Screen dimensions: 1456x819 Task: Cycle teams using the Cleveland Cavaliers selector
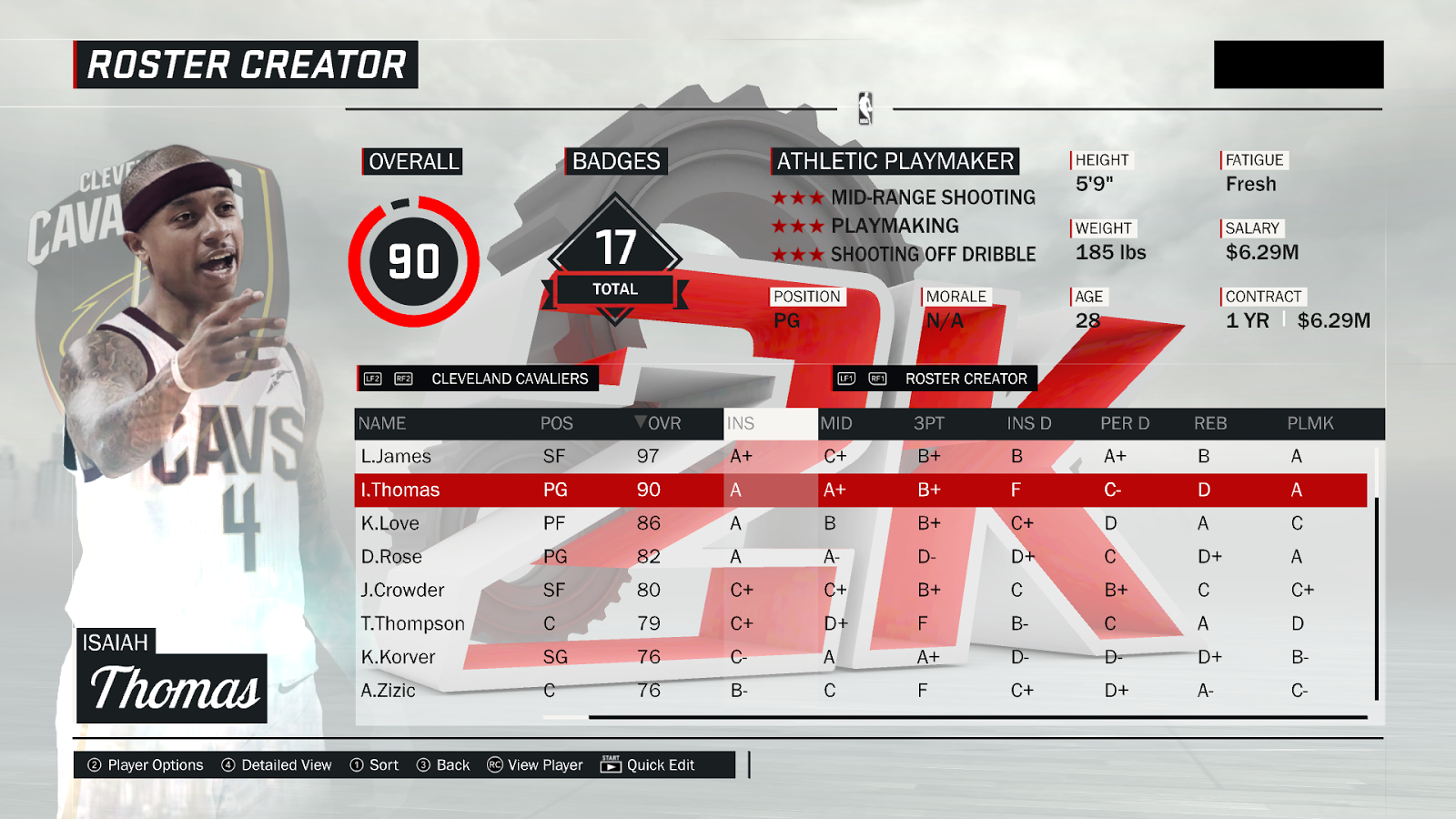pos(510,378)
